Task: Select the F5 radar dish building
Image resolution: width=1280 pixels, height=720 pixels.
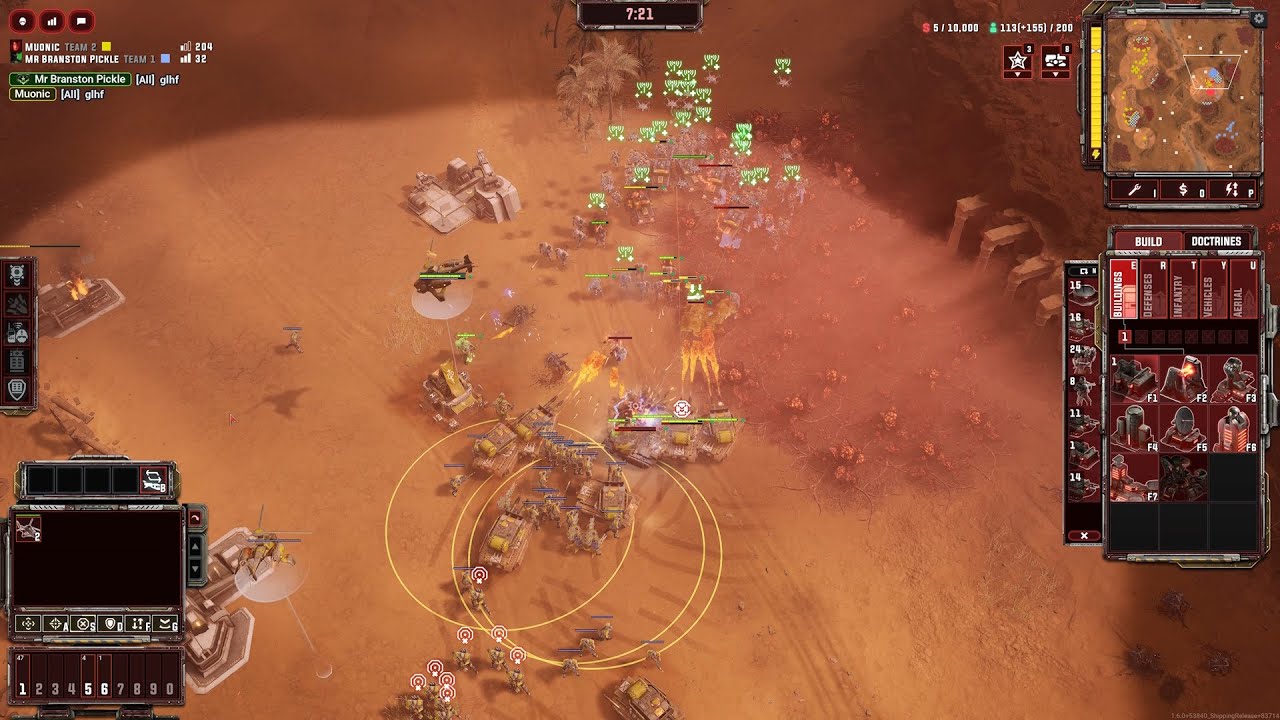Action: (x=1183, y=428)
